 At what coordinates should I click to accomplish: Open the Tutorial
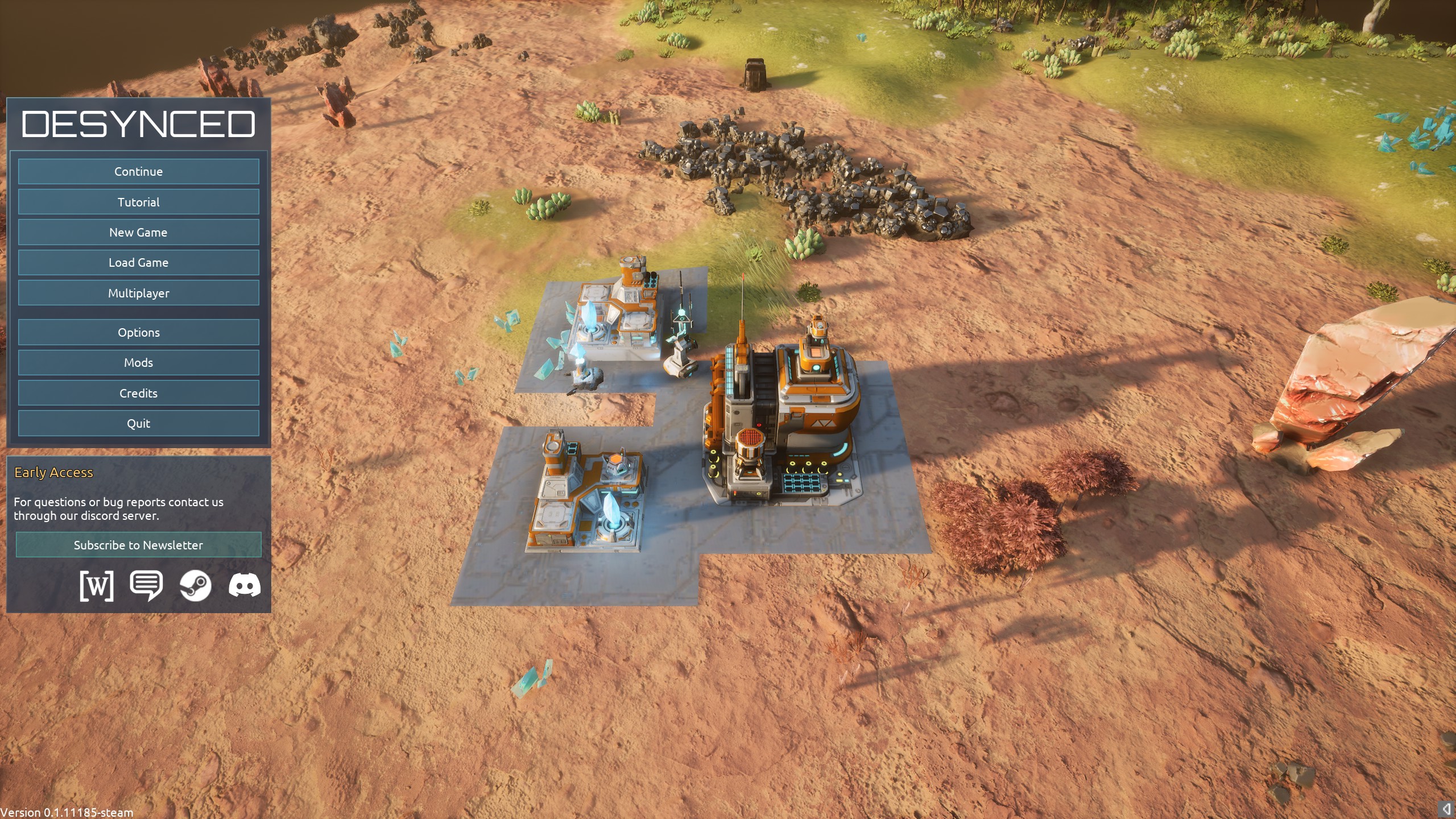click(x=138, y=202)
